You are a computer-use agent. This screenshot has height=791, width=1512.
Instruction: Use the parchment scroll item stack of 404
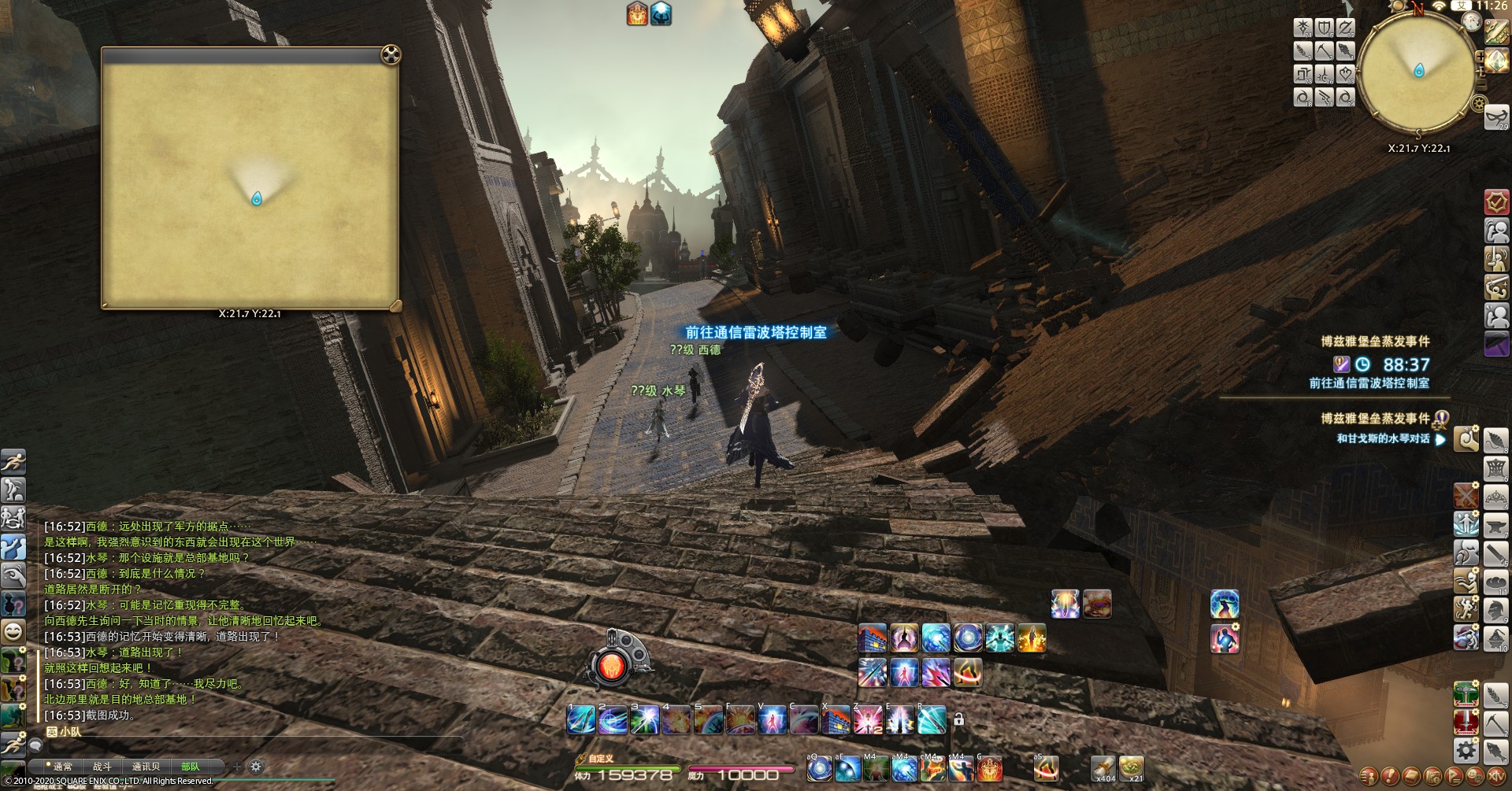[1102, 766]
